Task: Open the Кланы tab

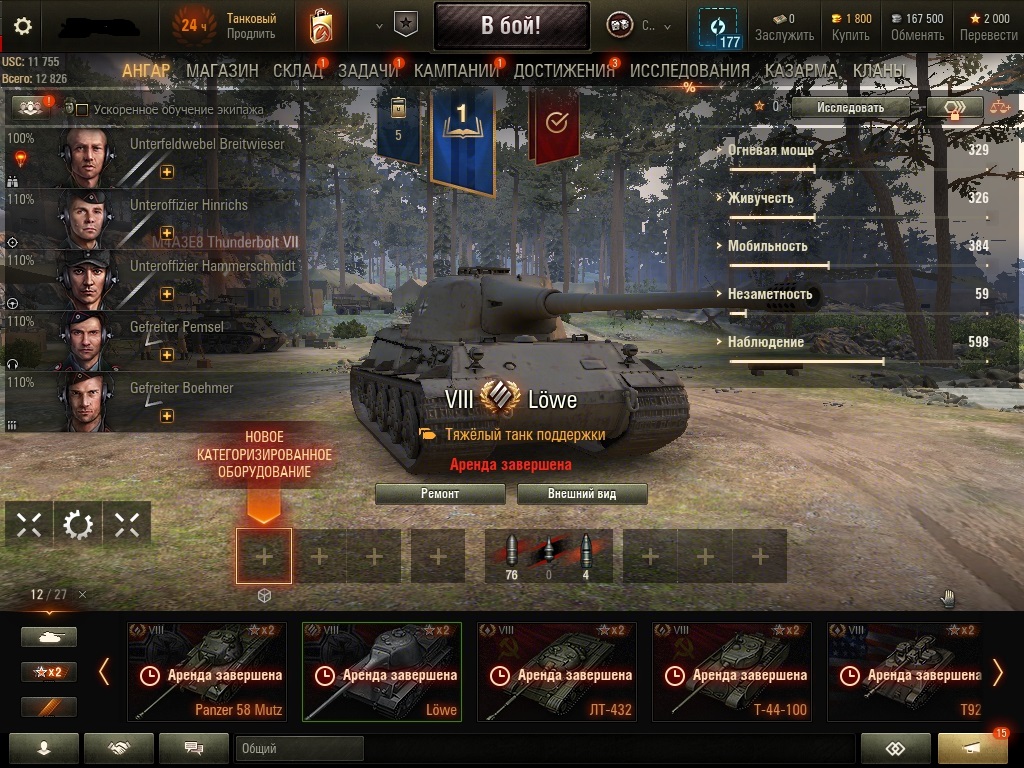Action: (x=879, y=71)
